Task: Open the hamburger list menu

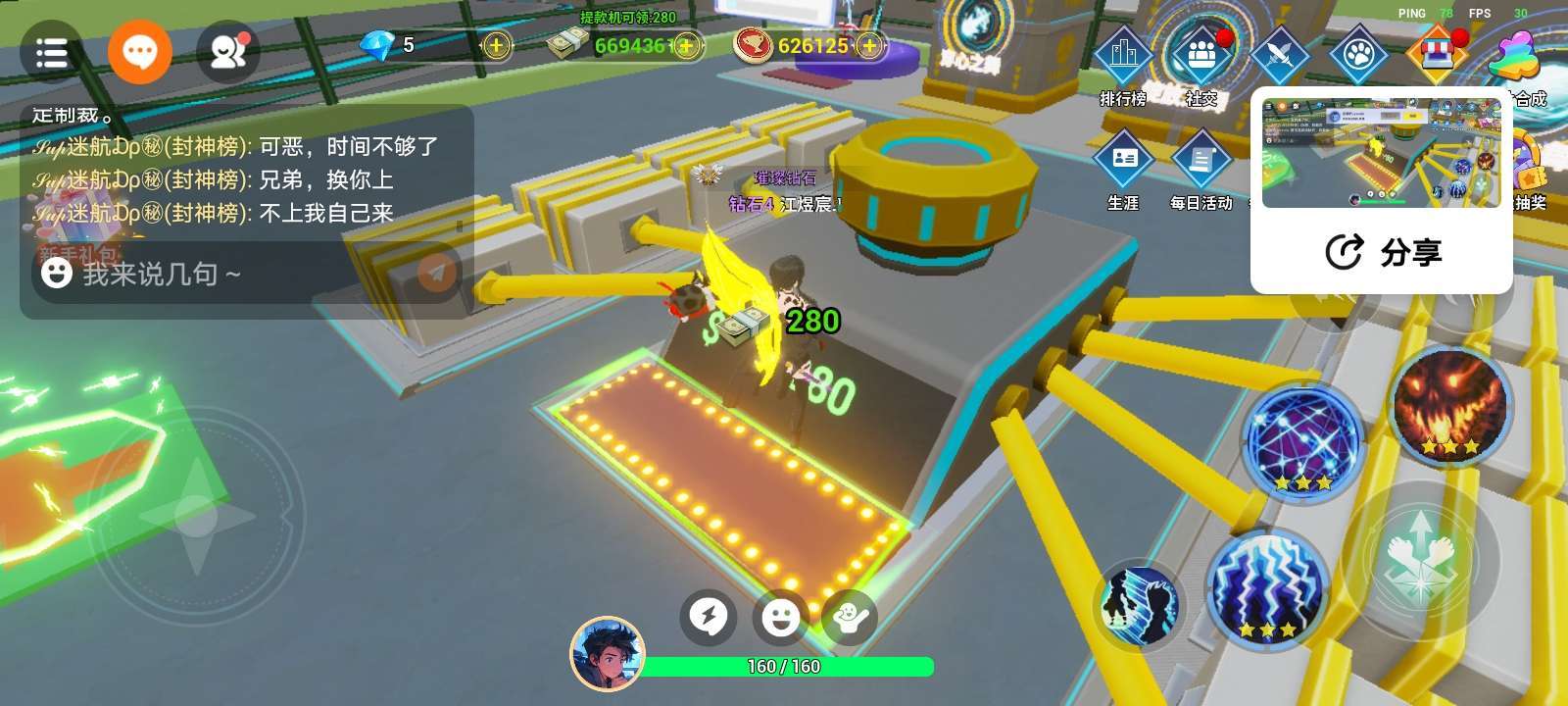Action: click(x=51, y=52)
